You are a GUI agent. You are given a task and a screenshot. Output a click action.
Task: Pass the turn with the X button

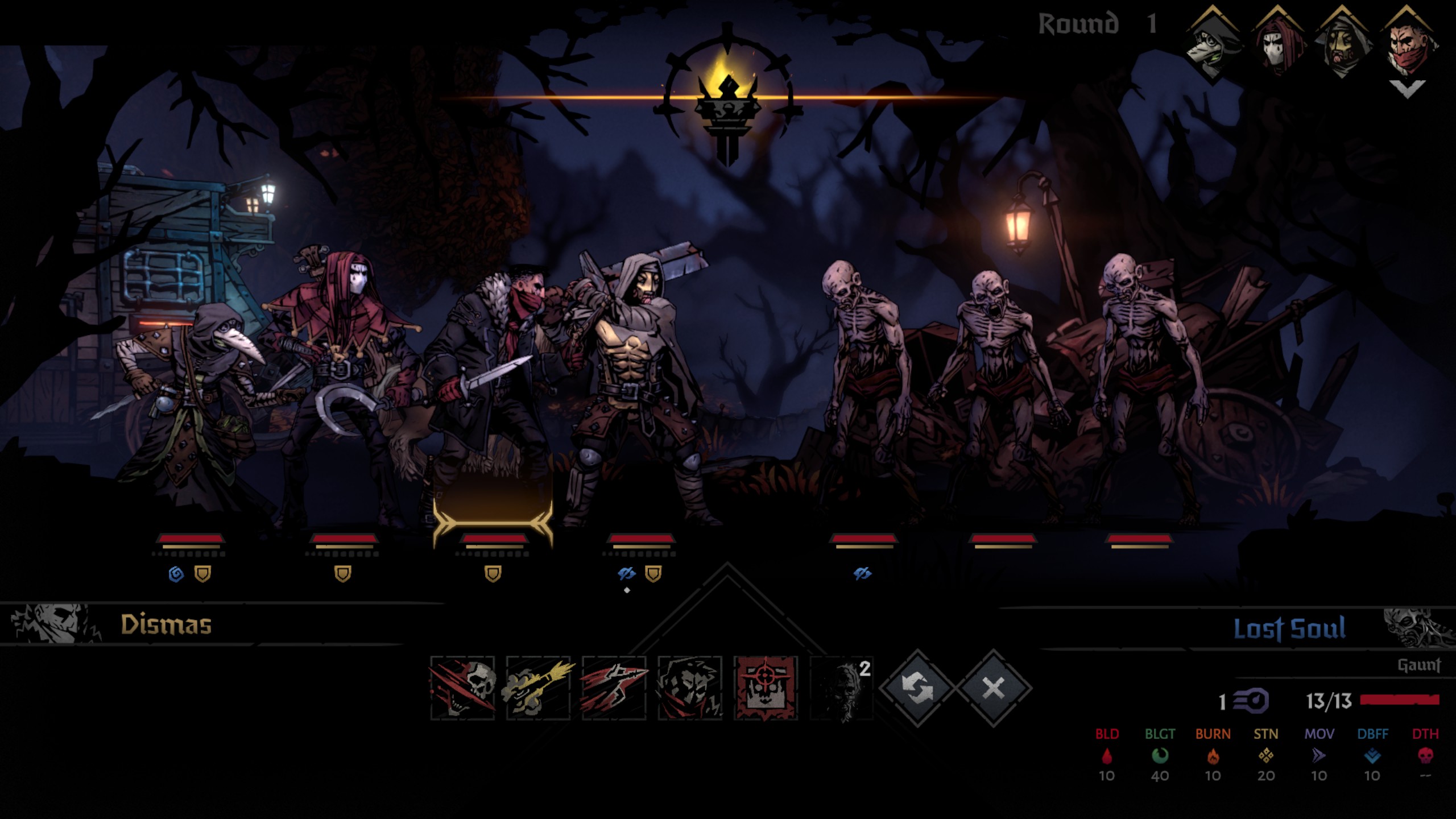[993, 688]
